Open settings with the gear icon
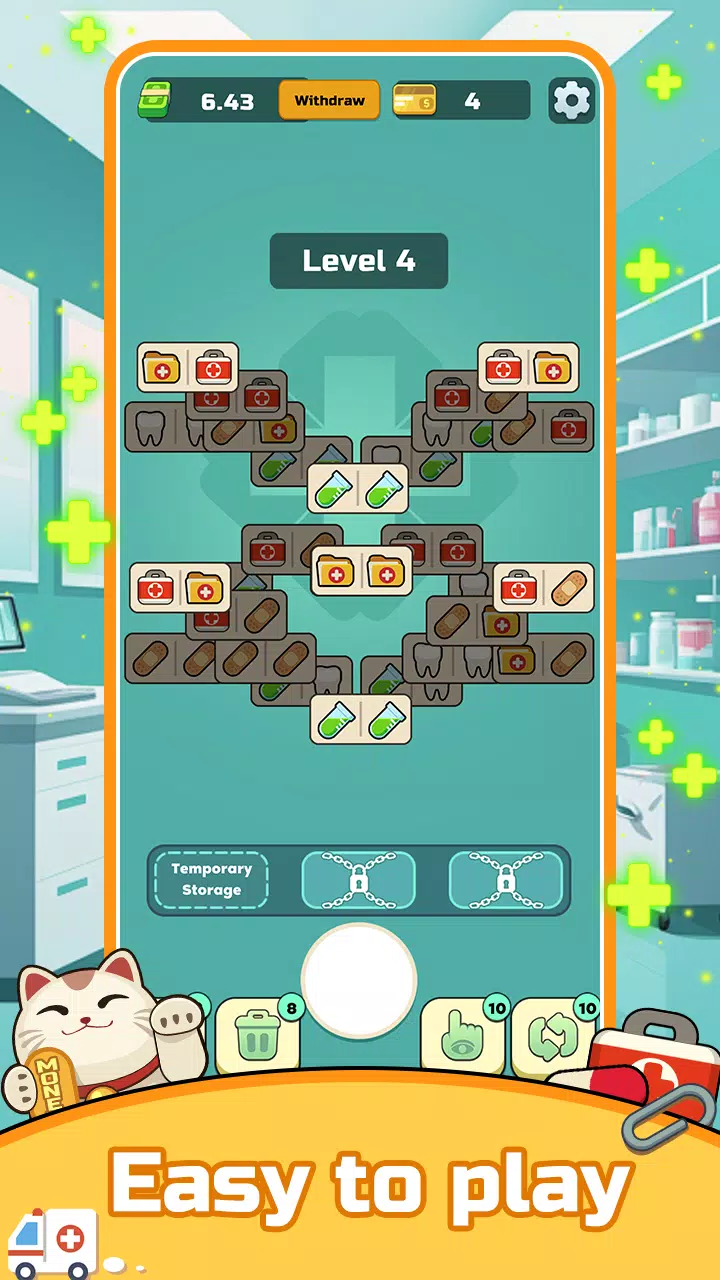 (572, 100)
